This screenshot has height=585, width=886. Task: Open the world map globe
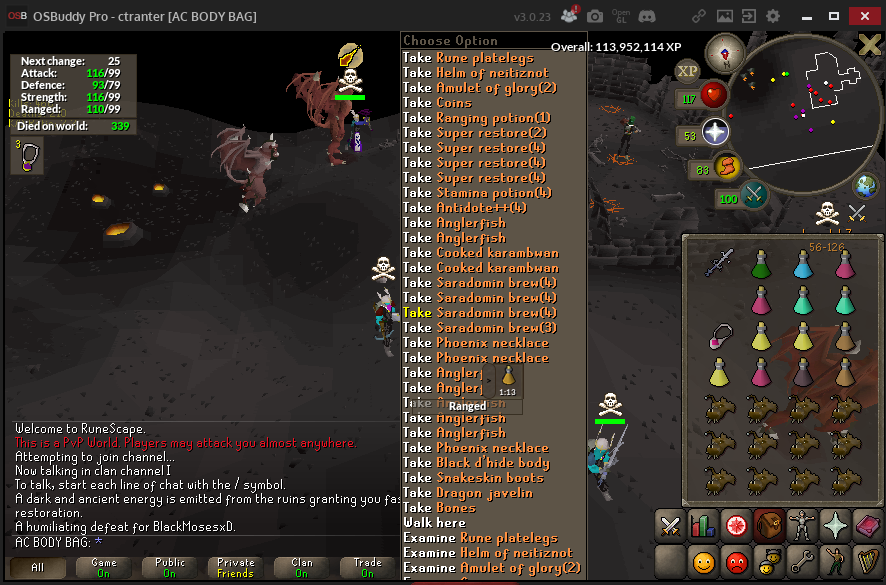click(865, 186)
